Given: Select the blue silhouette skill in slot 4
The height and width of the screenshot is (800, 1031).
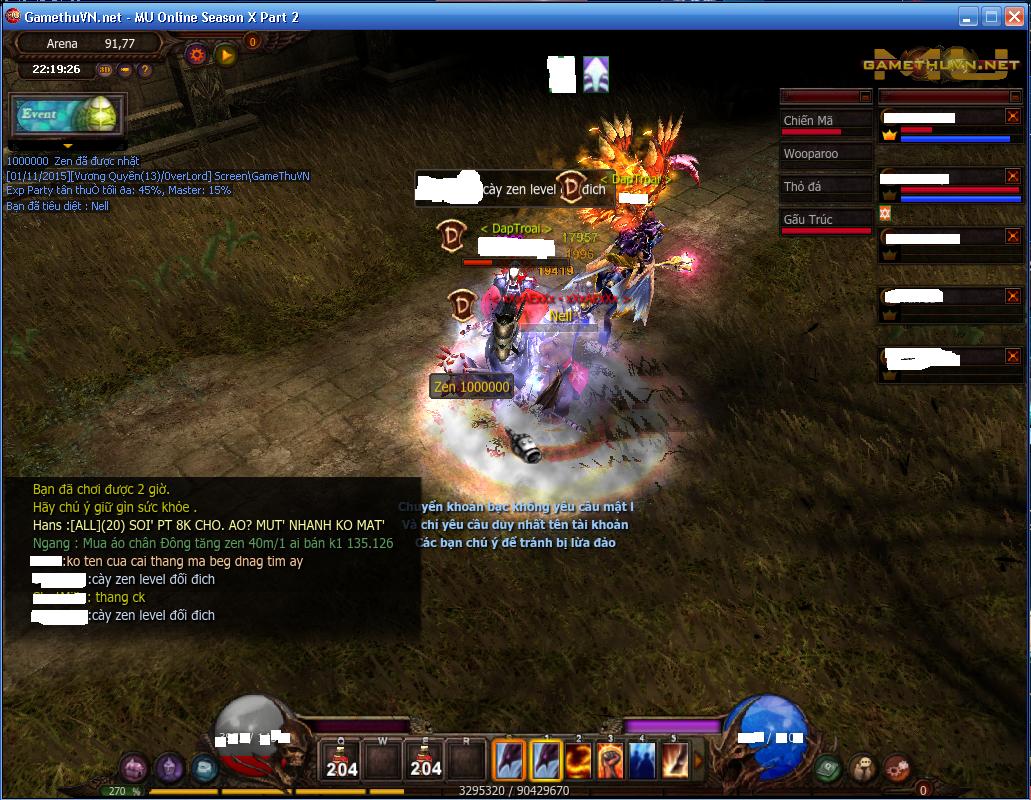Looking at the screenshot, I should (642, 761).
